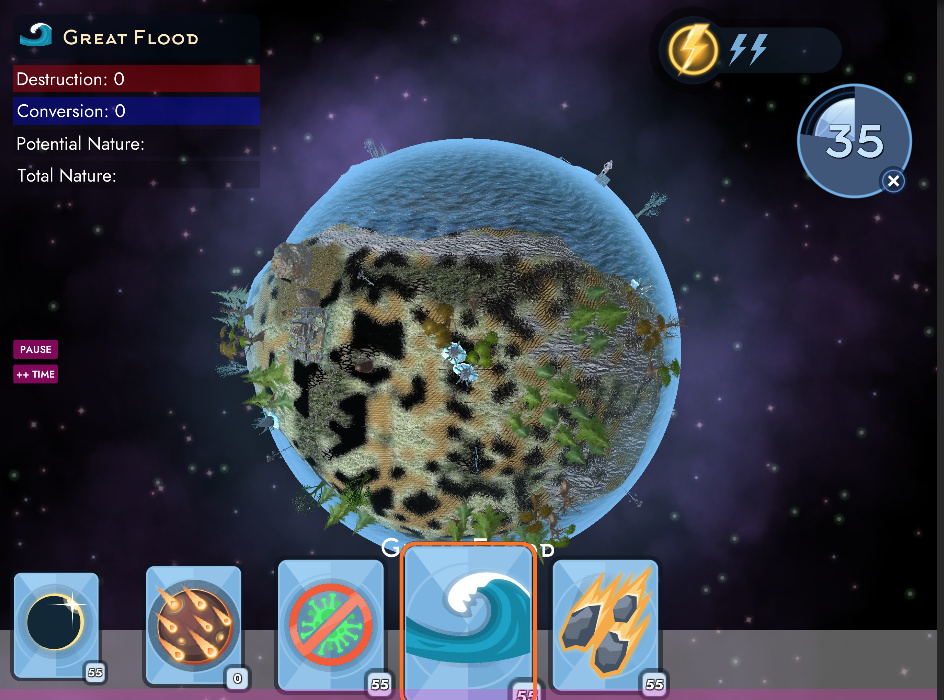Viewport: 944px width, 700px height.
Task: Click the PAUSE button
Action: point(35,350)
